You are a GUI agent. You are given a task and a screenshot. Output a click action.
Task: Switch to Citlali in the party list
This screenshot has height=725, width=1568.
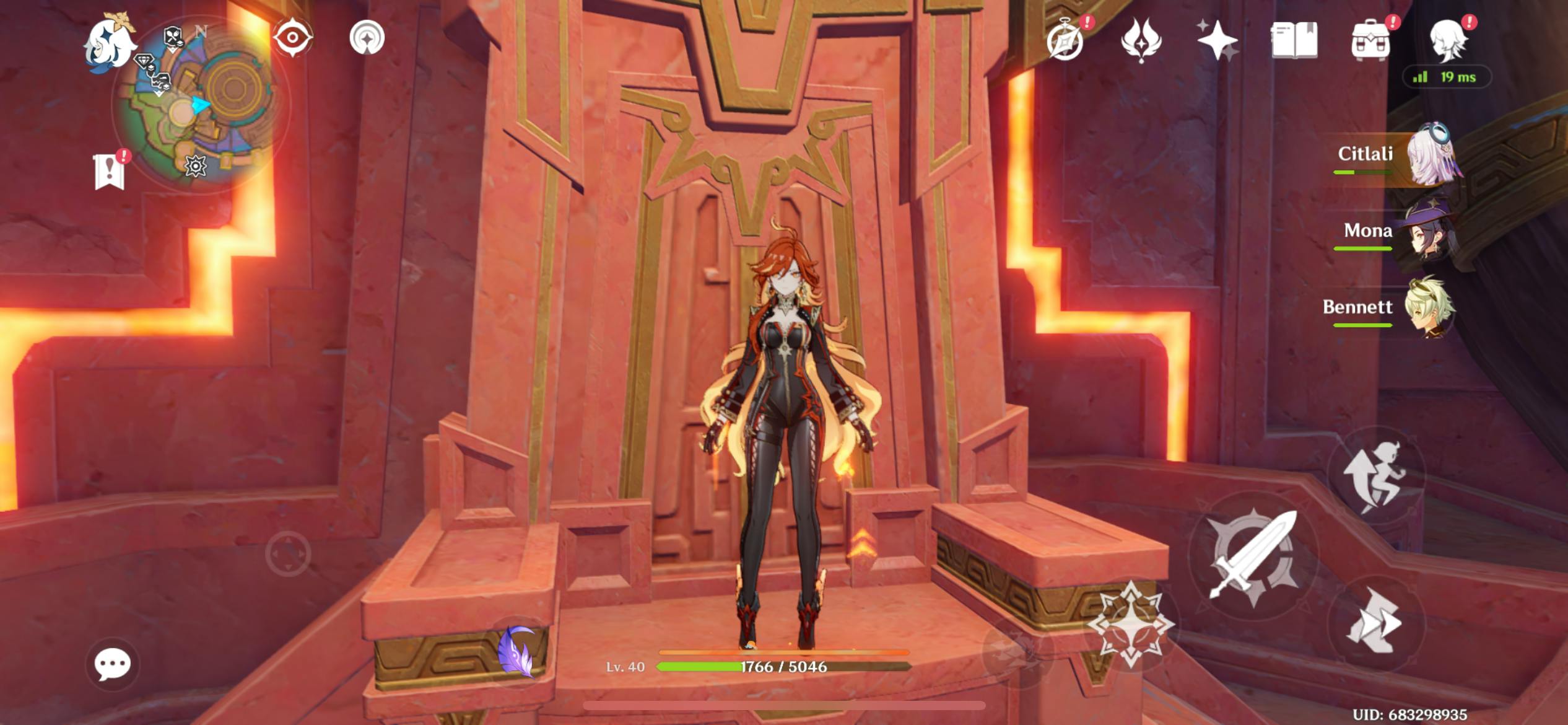click(x=1393, y=155)
